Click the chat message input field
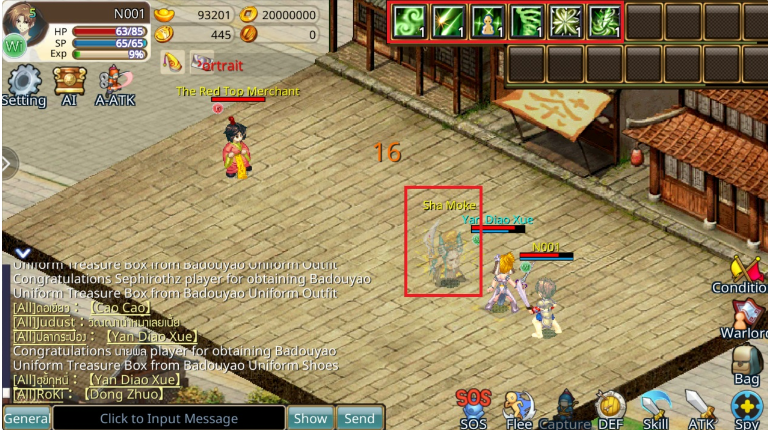Image resolution: width=768 pixels, height=430 pixels. [x=169, y=418]
